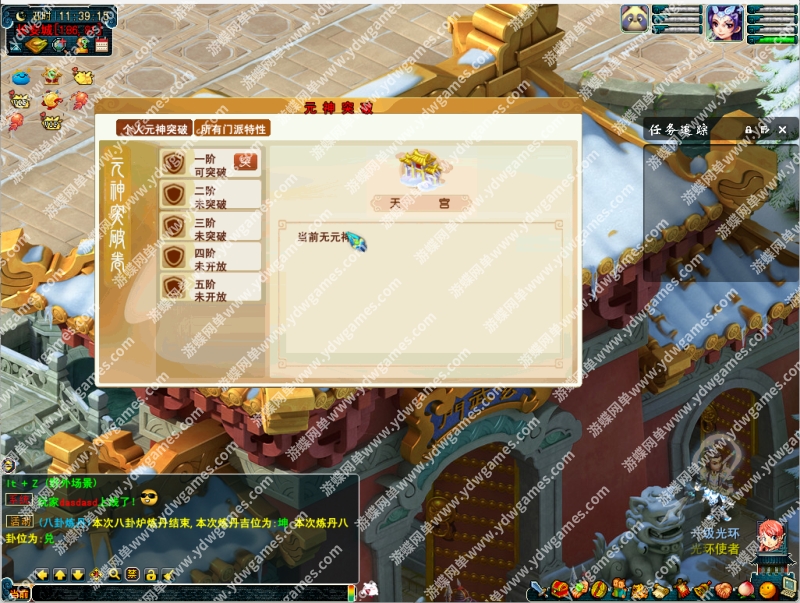
Task: Toggle the quest tracker lock icon
Action: pos(748,129)
